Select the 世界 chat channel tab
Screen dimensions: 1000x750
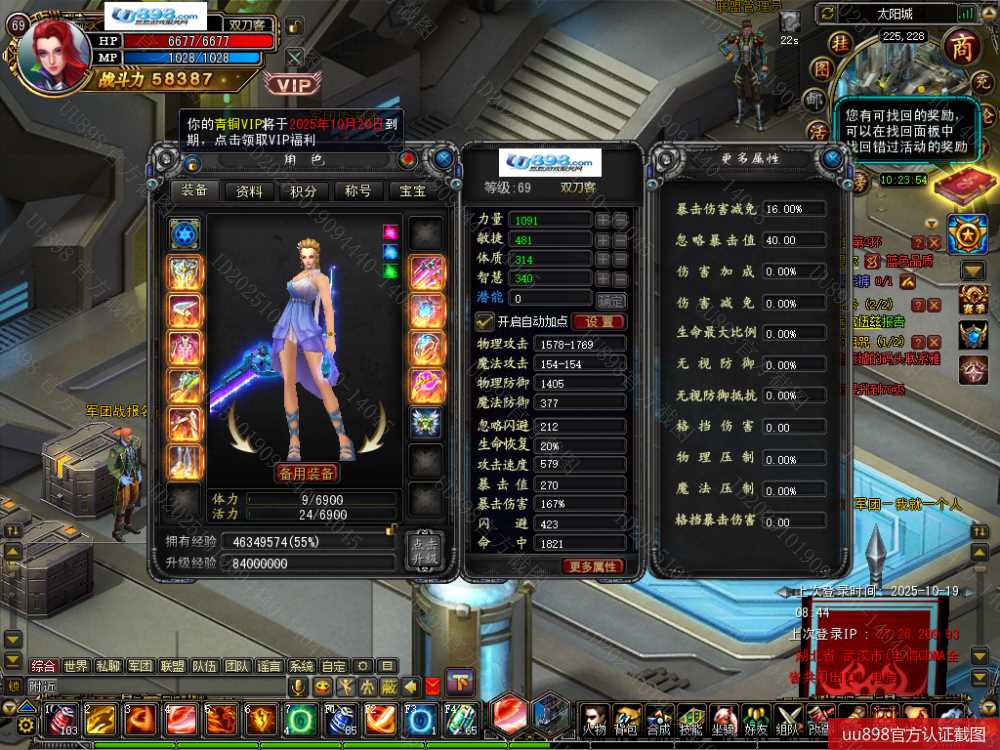click(x=76, y=666)
